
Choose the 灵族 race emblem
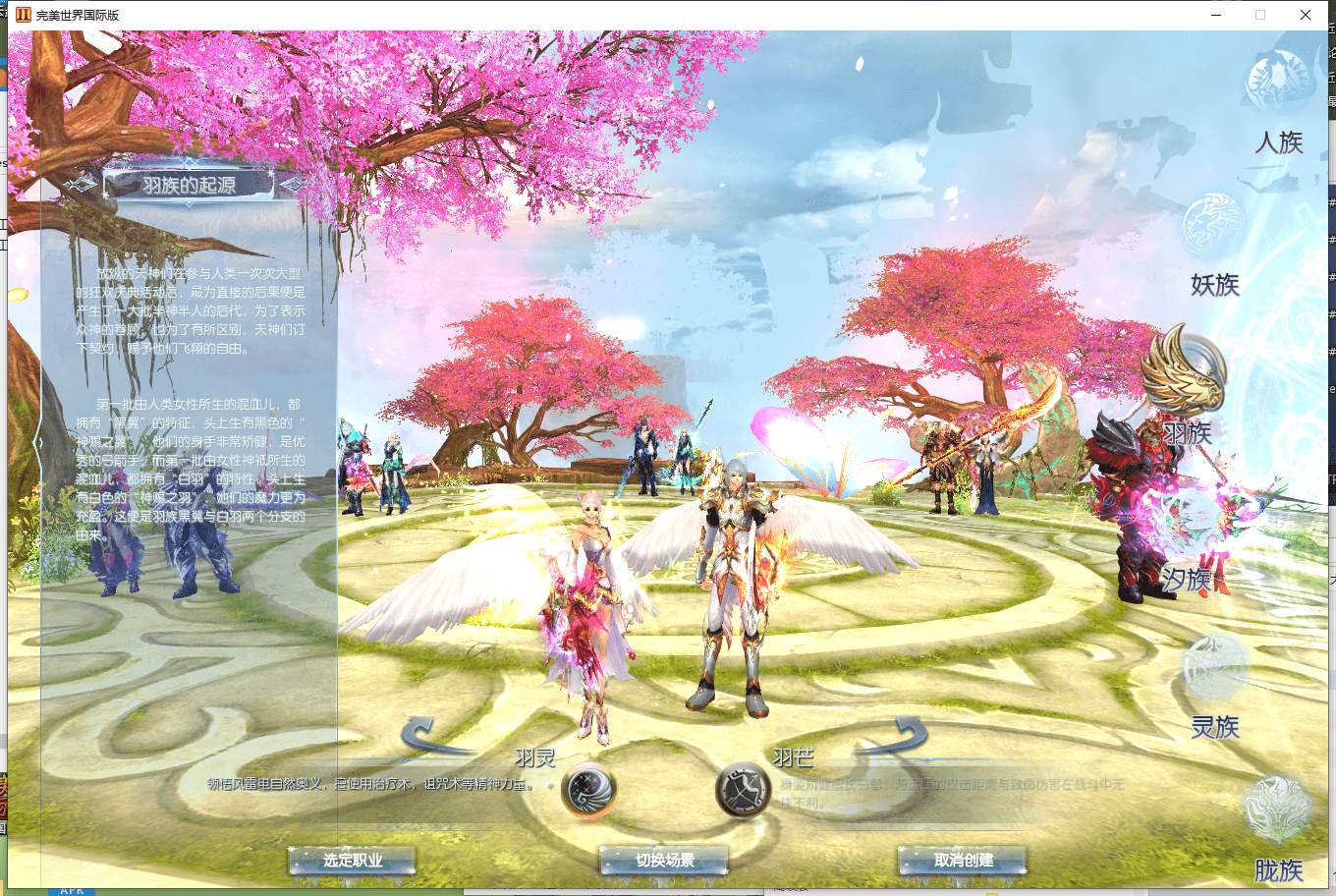click(x=1214, y=667)
